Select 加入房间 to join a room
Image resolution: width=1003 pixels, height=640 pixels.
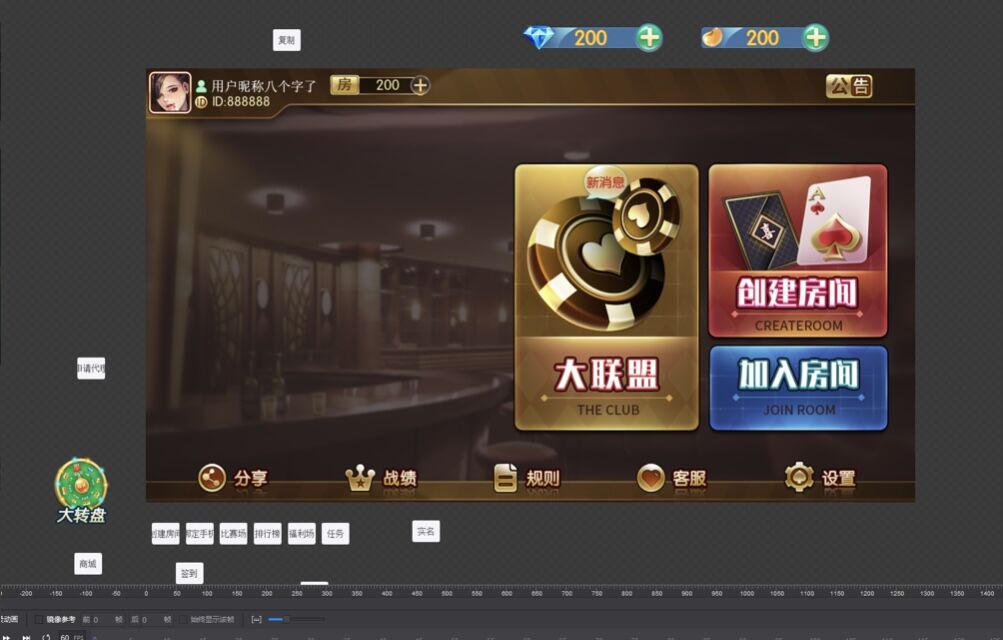click(x=798, y=387)
